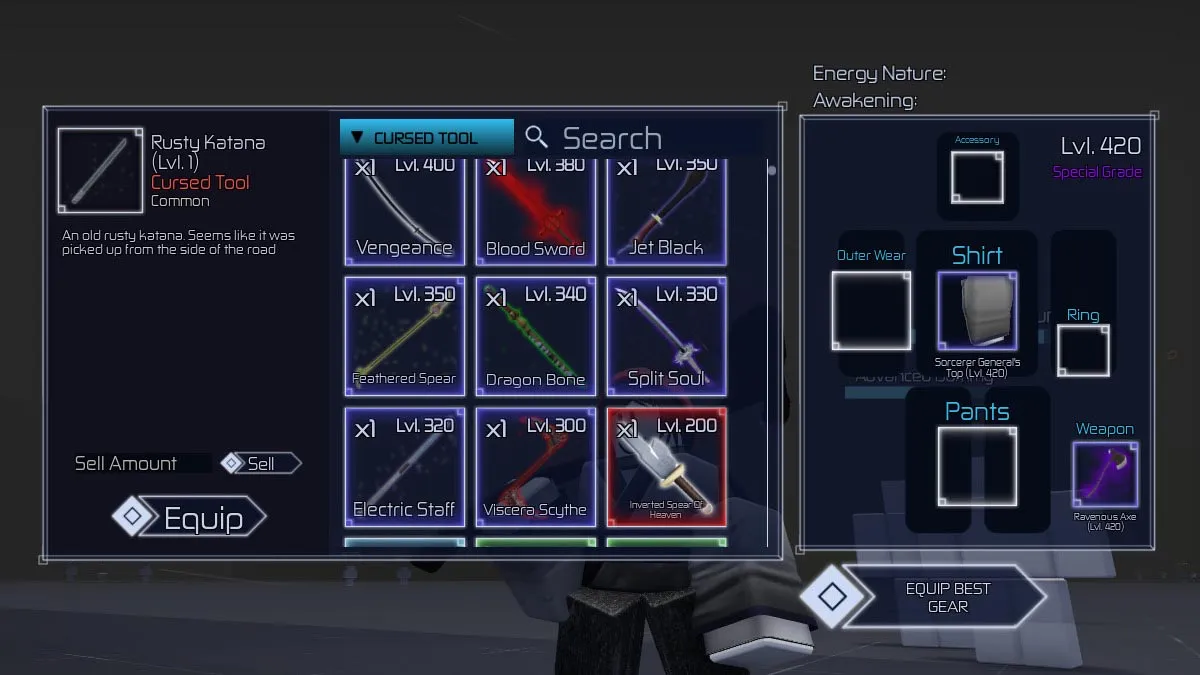Select the Ring equipment slot

tap(1083, 351)
